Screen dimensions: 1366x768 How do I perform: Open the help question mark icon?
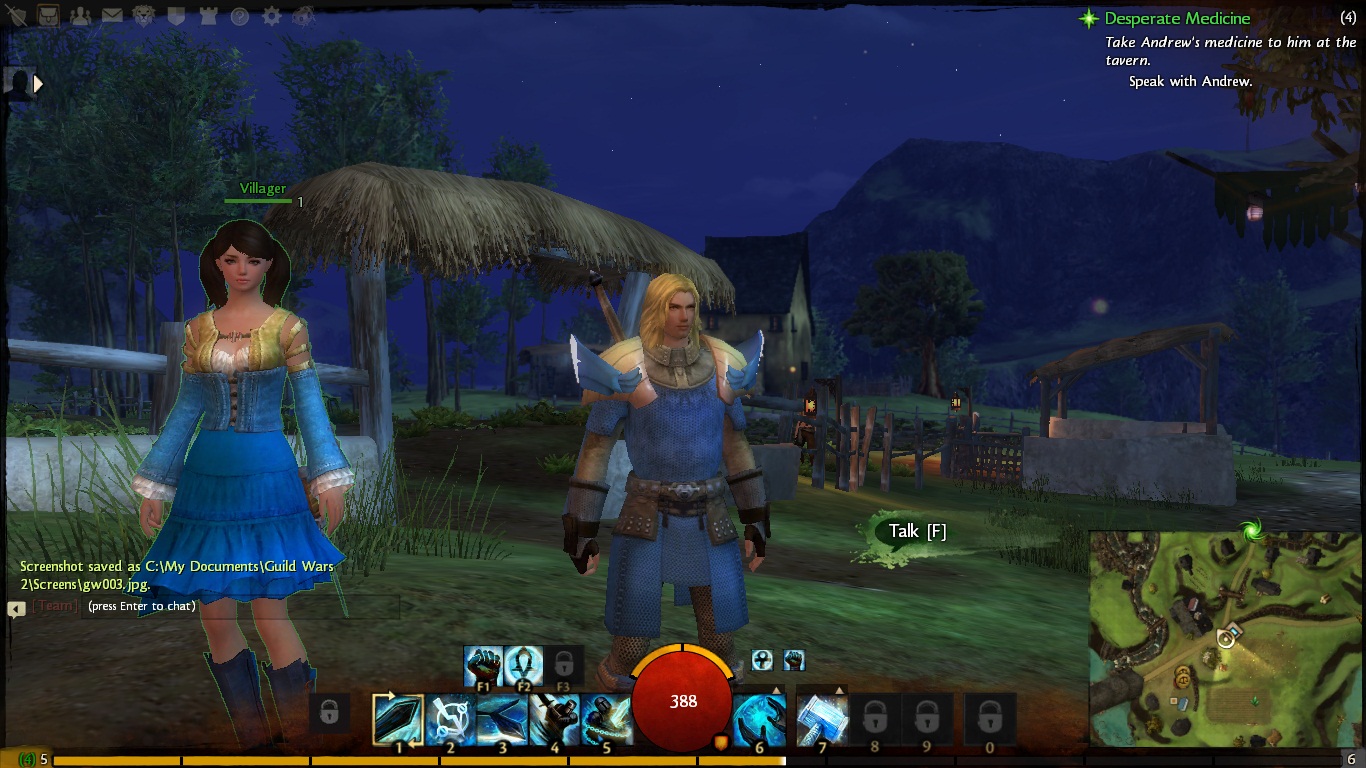tap(239, 16)
